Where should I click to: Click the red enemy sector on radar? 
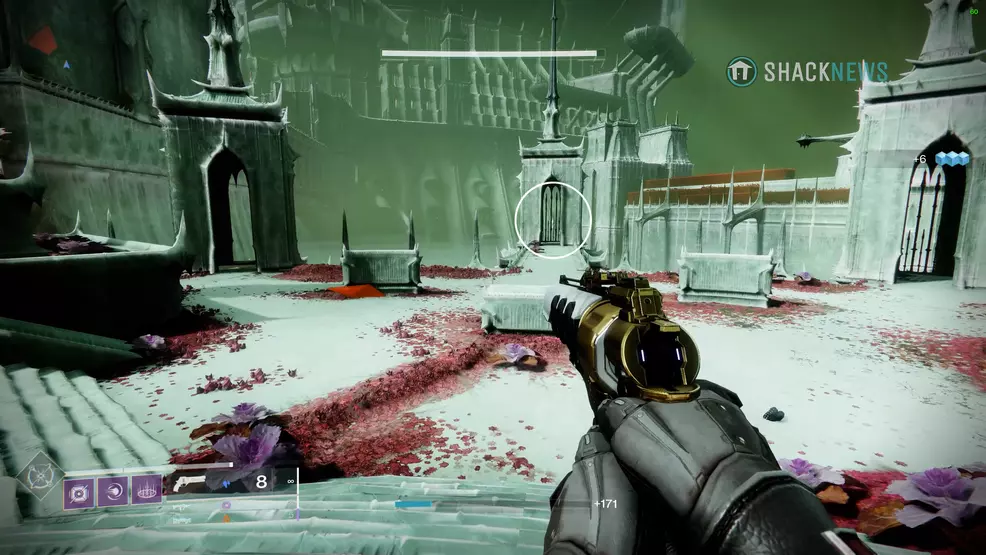click(42, 41)
